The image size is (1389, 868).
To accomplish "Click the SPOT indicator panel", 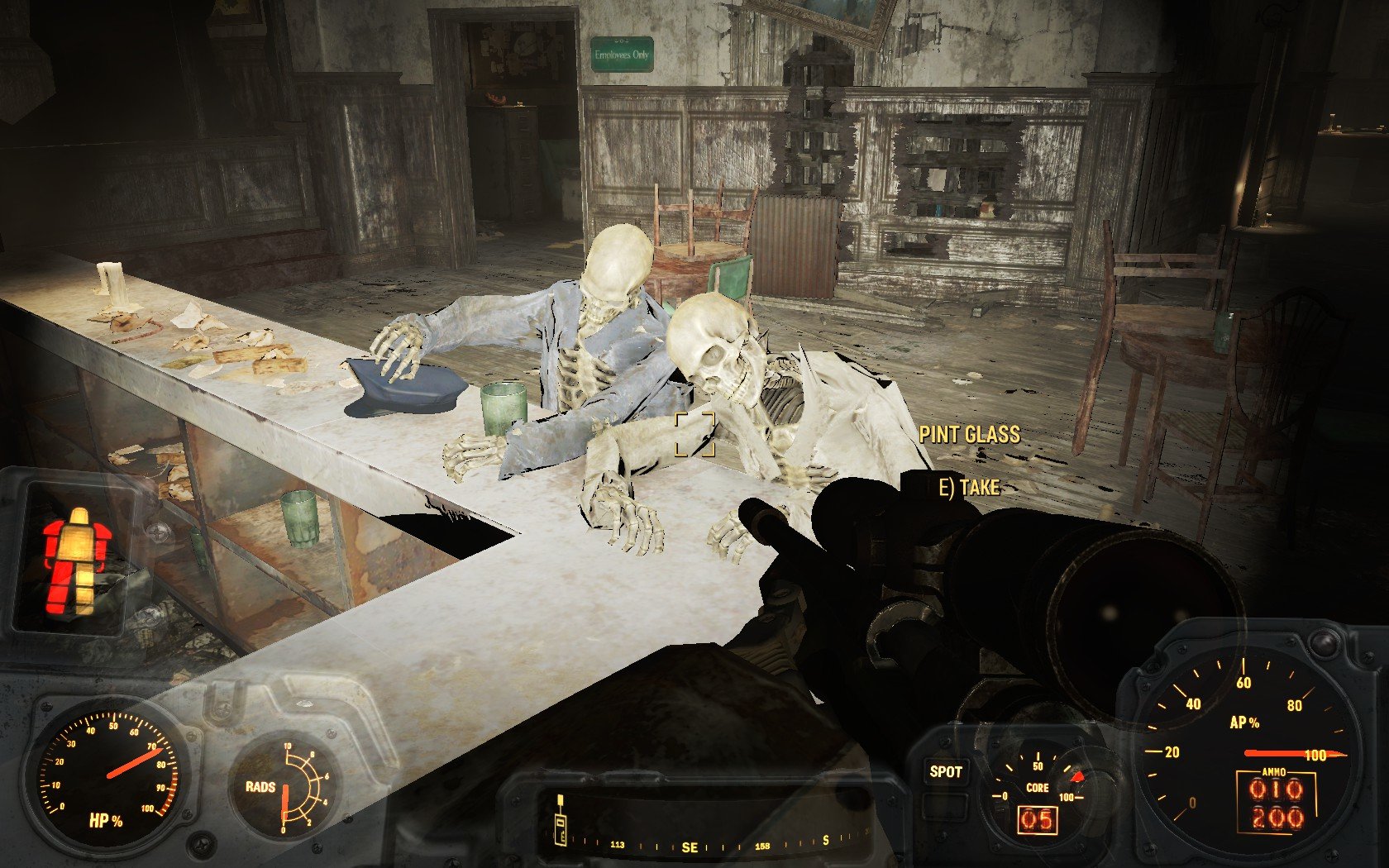I will (945, 772).
